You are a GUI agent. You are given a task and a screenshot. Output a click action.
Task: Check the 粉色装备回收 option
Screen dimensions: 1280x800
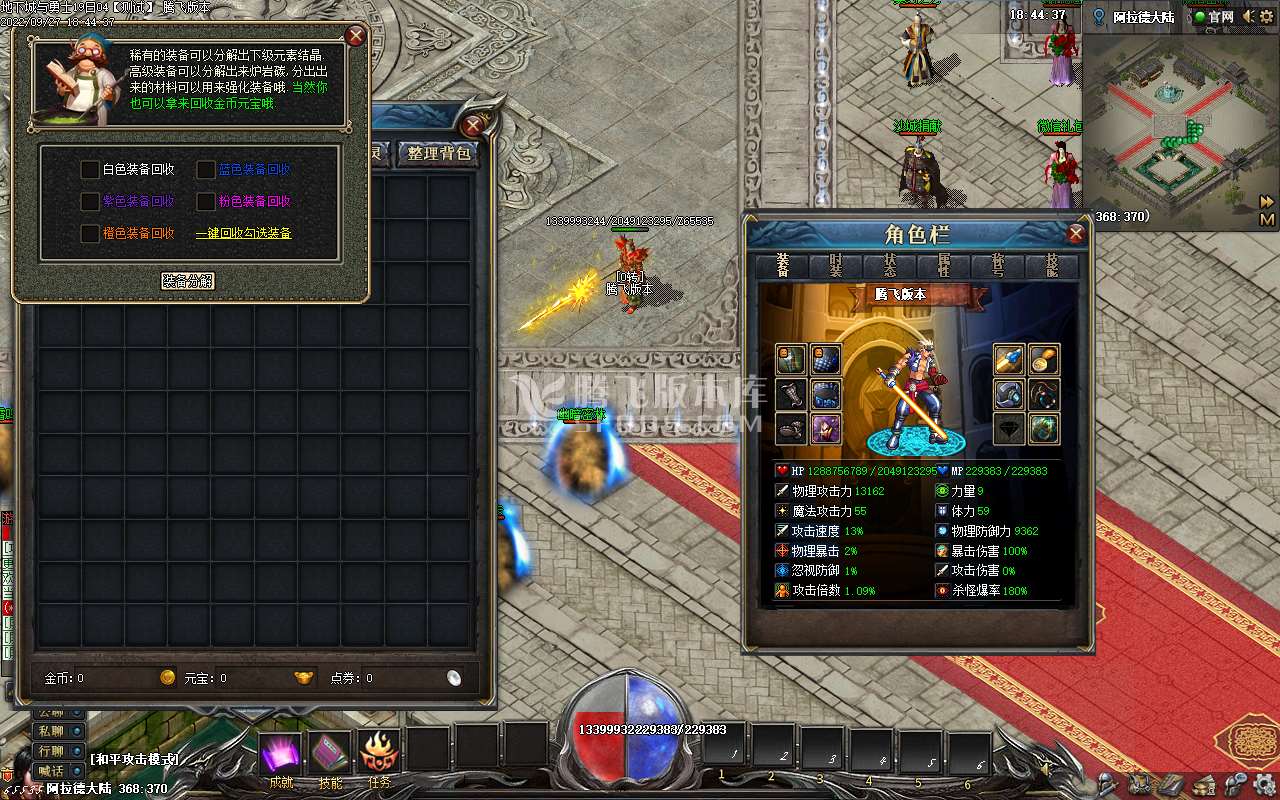click(206, 201)
